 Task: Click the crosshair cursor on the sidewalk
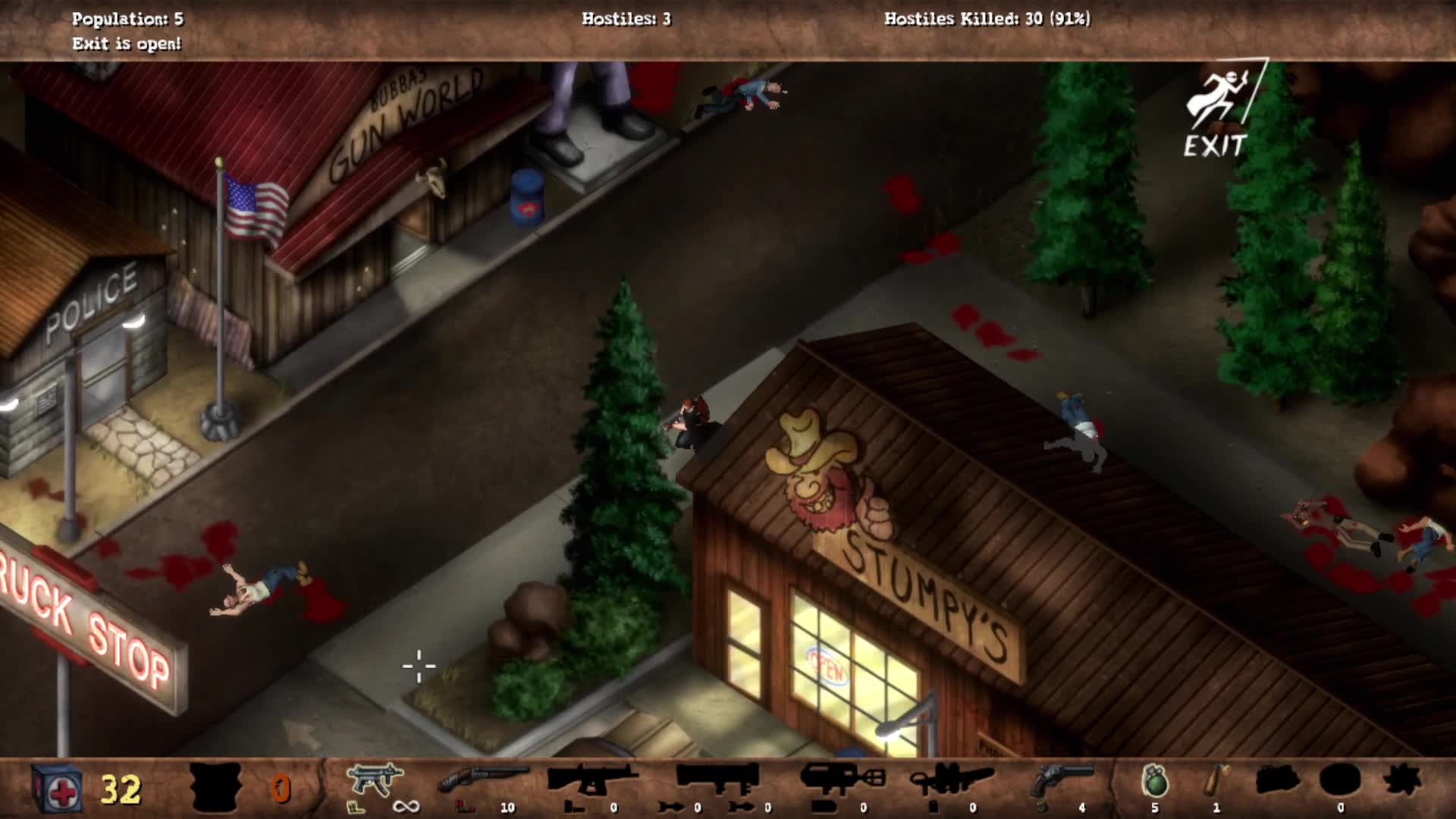coord(418,666)
